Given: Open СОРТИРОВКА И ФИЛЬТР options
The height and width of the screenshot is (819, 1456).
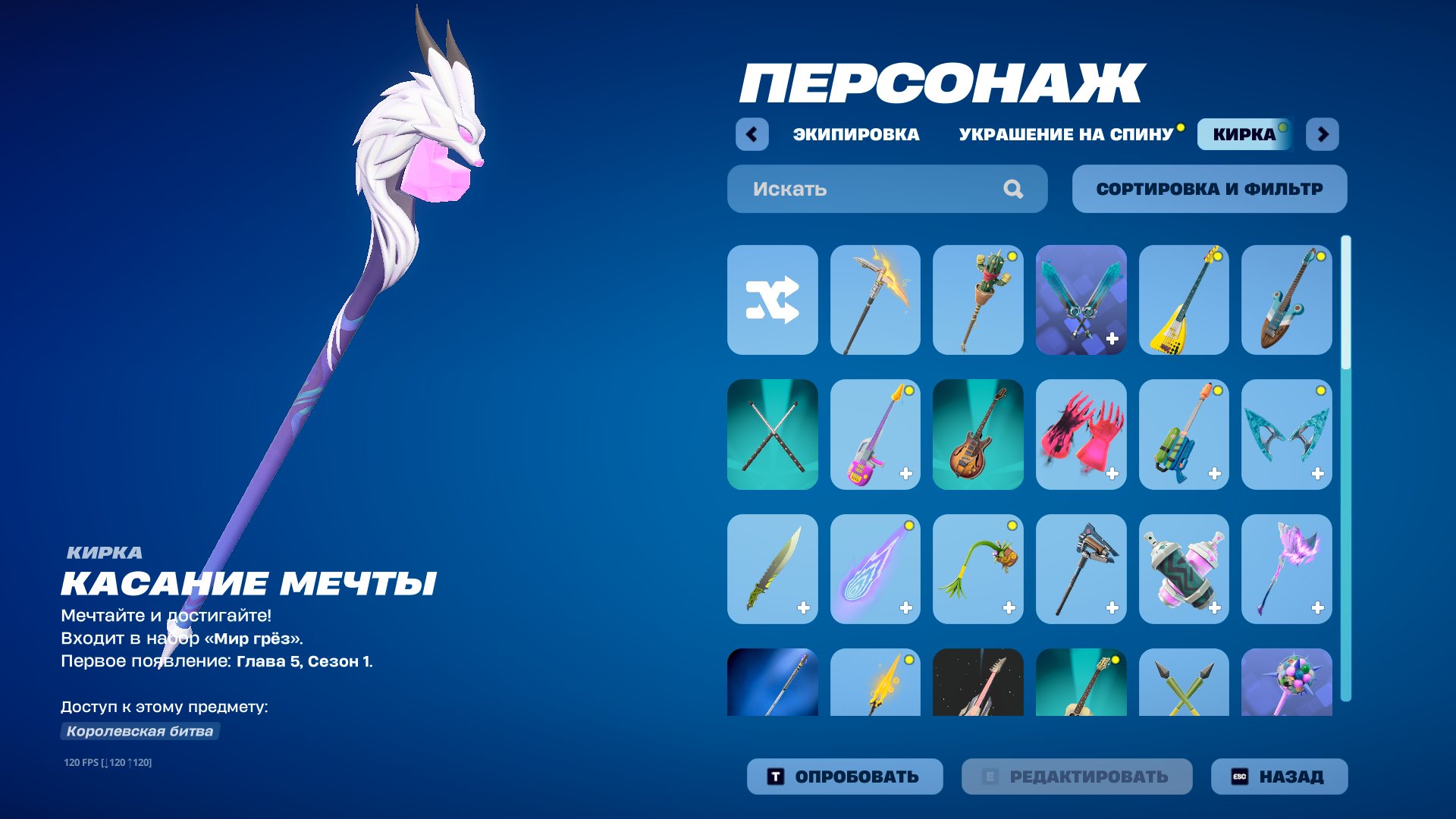Looking at the screenshot, I should coord(1209,189).
